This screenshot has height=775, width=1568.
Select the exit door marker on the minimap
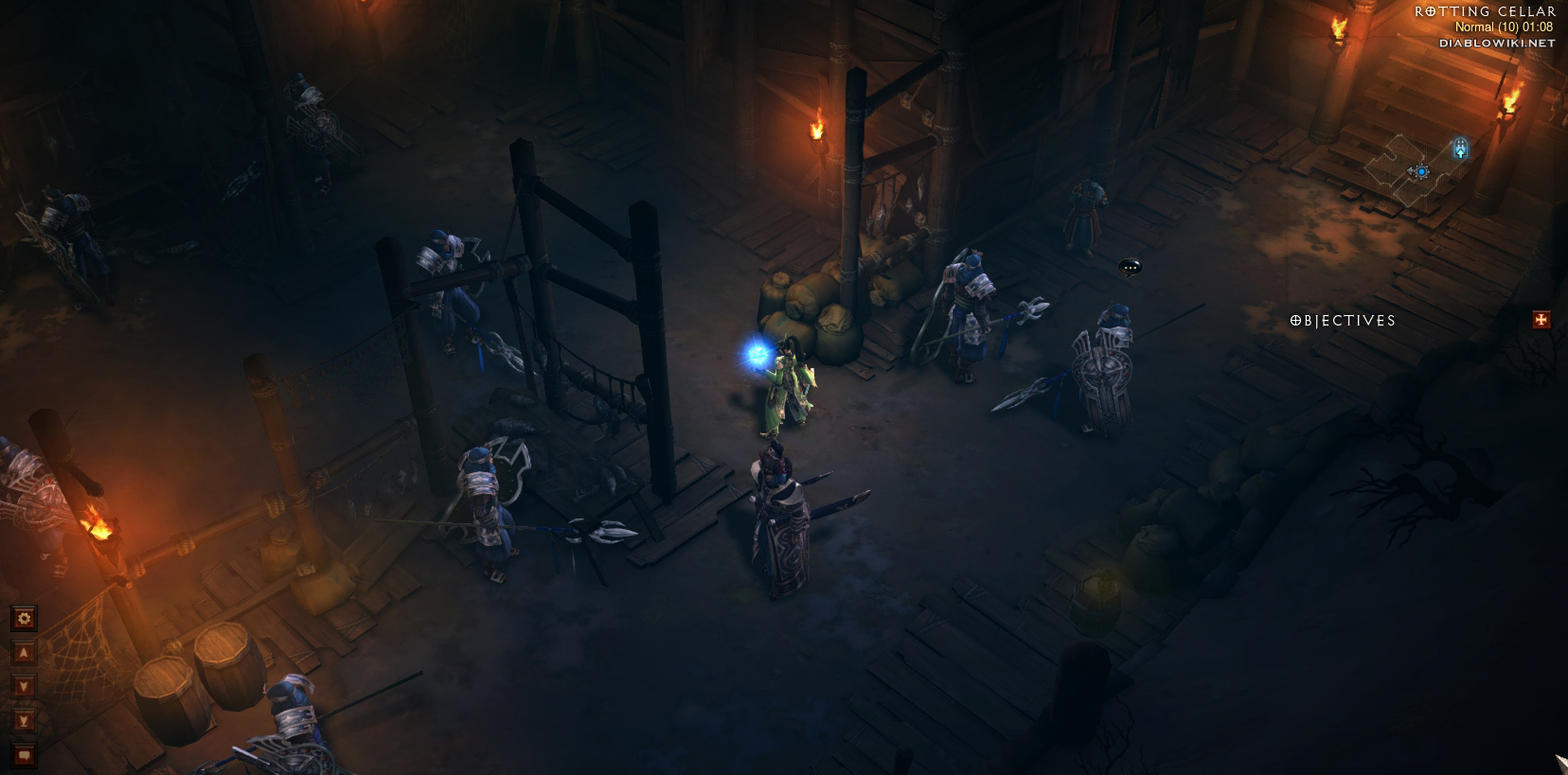1460,149
